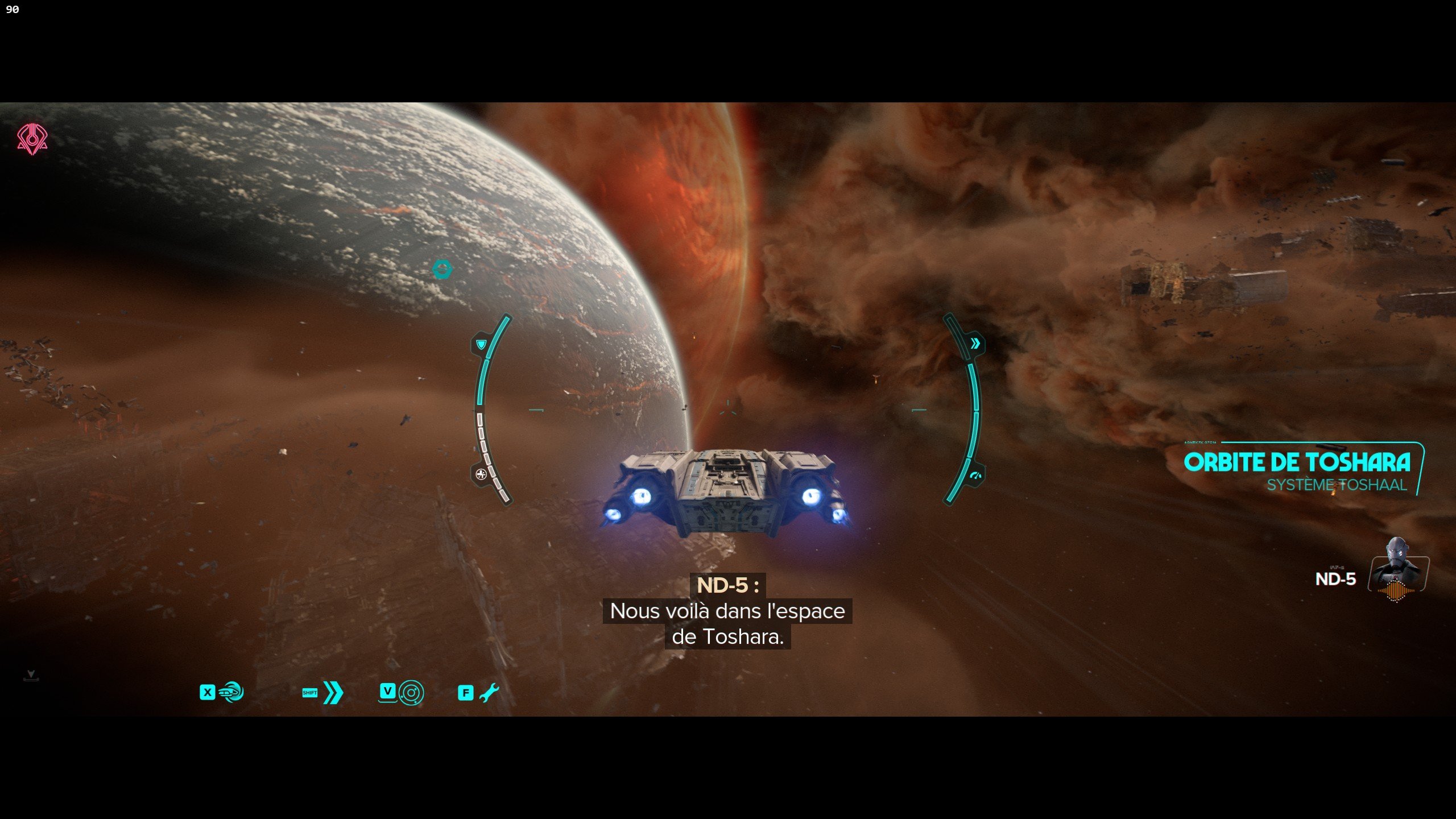Click the boost chevron icon on the right gauge
Image resolution: width=1456 pixels, height=819 pixels.
coord(975,344)
